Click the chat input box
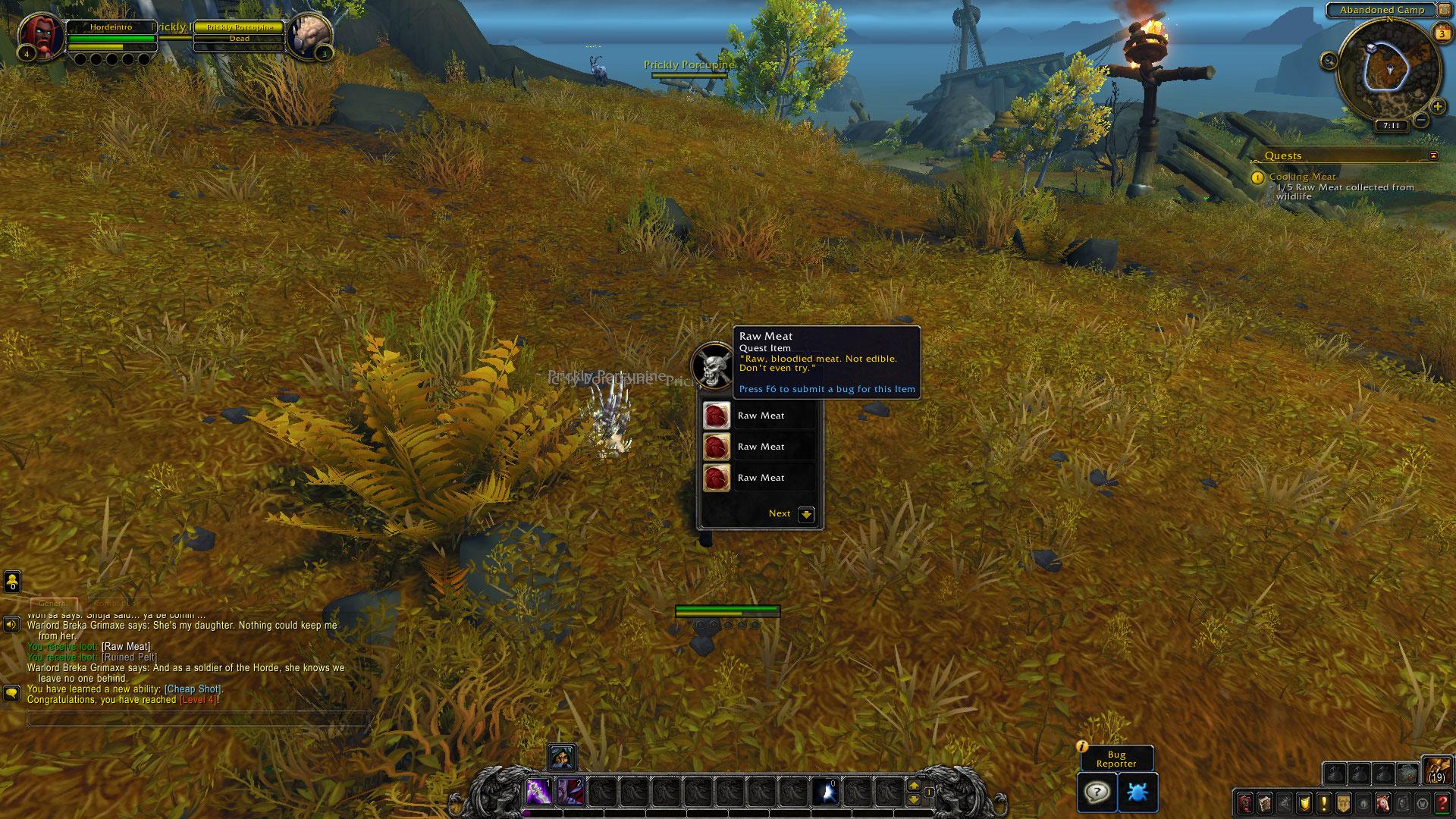 pyautogui.click(x=197, y=718)
